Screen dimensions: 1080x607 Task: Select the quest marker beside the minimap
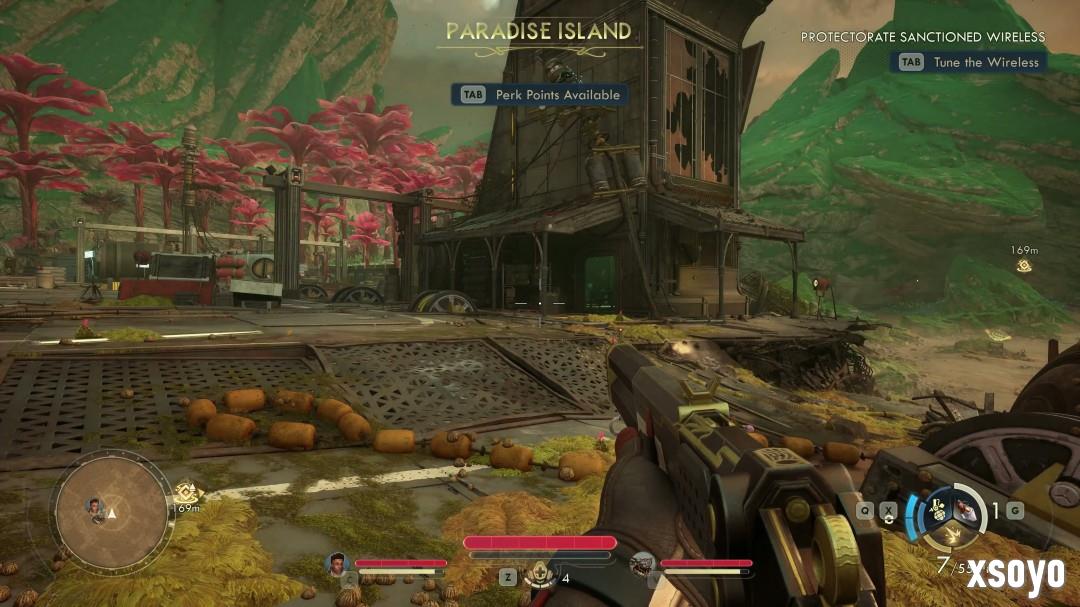tap(184, 492)
